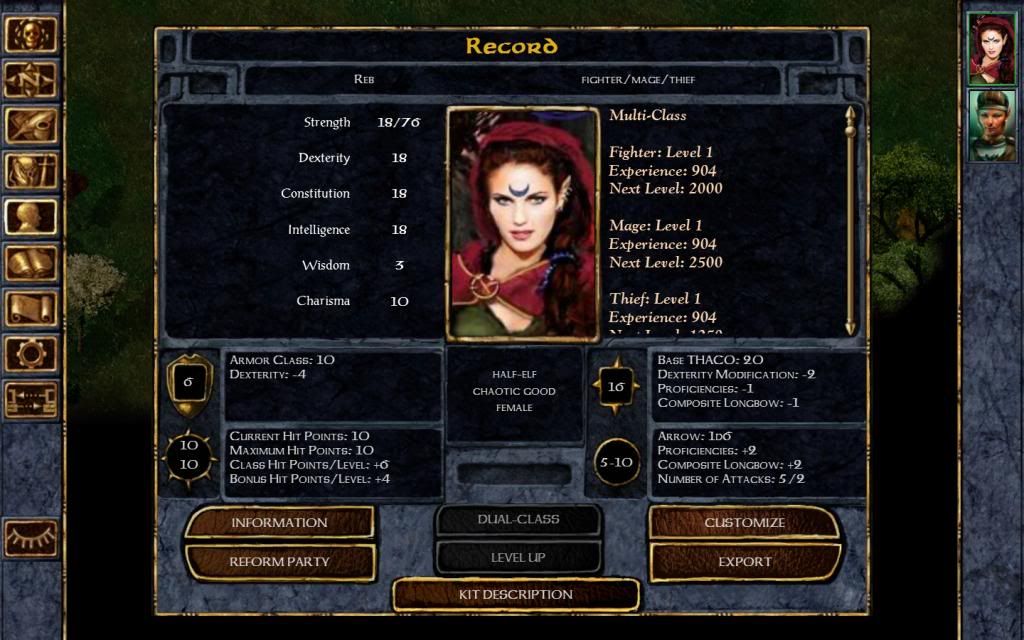Viewport: 1024px width, 640px height.
Task: Open the journal quill icon
Action: point(30,126)
